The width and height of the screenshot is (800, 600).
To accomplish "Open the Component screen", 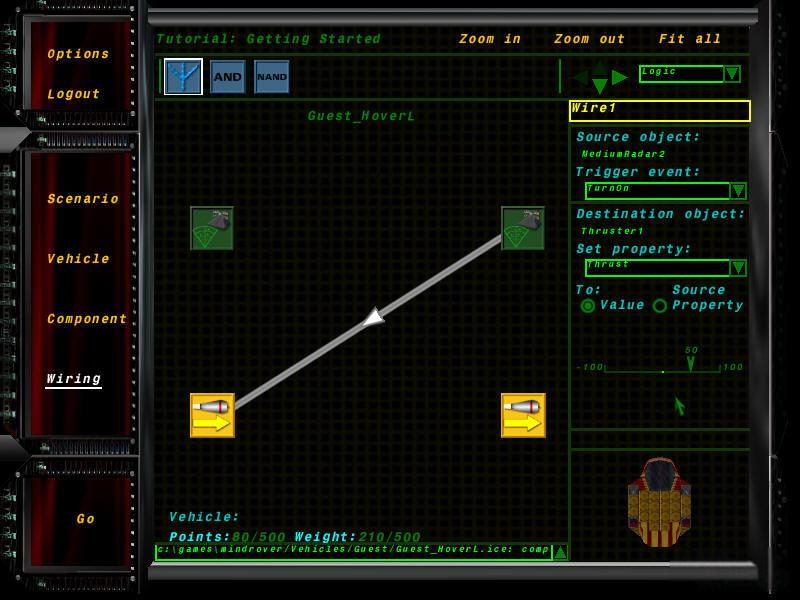I will tap(87, 319).
